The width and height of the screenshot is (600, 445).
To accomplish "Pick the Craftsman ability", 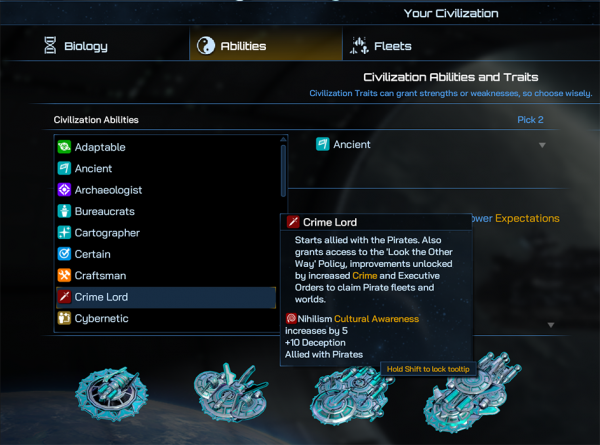I will (x=100, y=275).
